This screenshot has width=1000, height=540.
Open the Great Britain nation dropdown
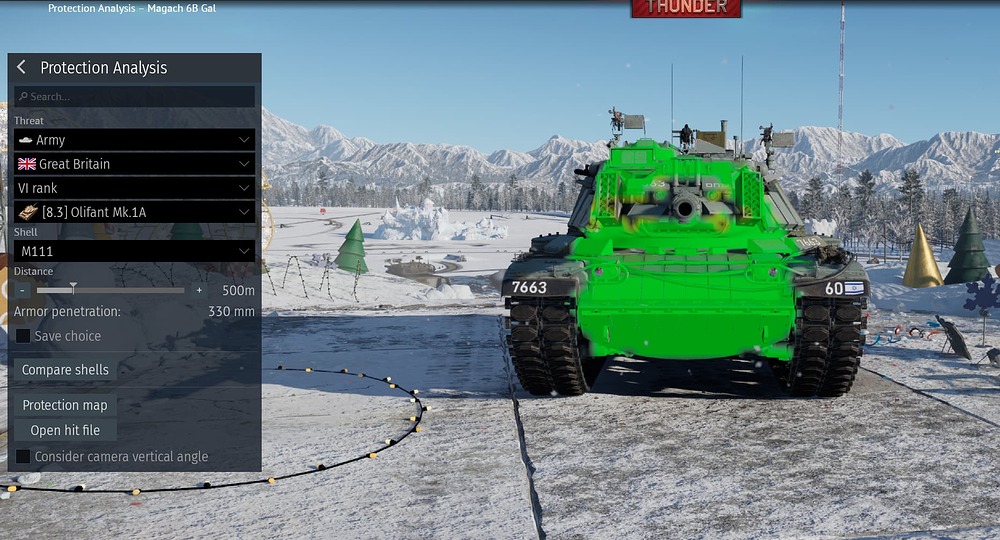(x=134, y=164)
